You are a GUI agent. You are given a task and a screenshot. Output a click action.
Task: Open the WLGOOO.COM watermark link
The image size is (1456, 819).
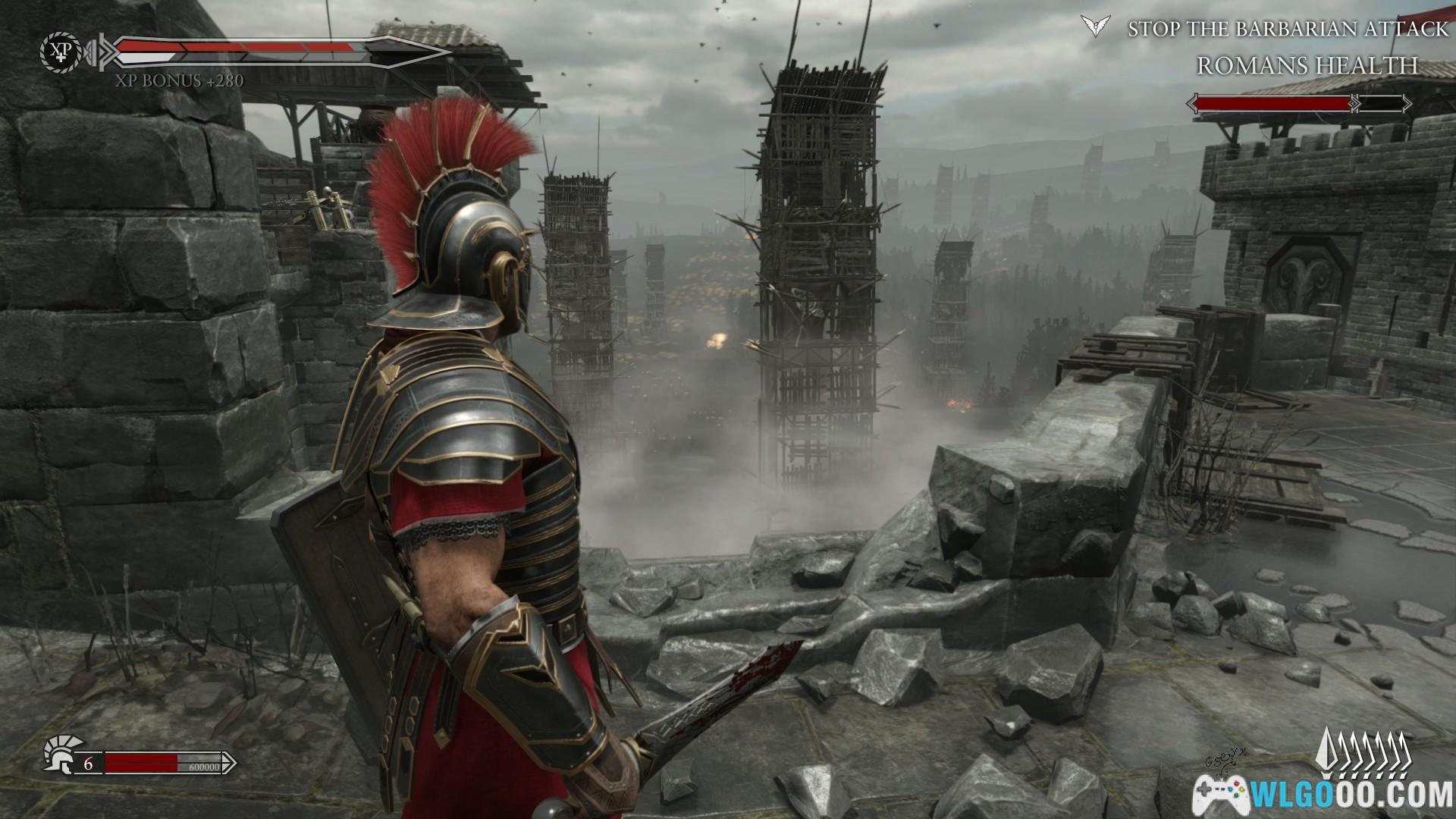coord(1324,795)
